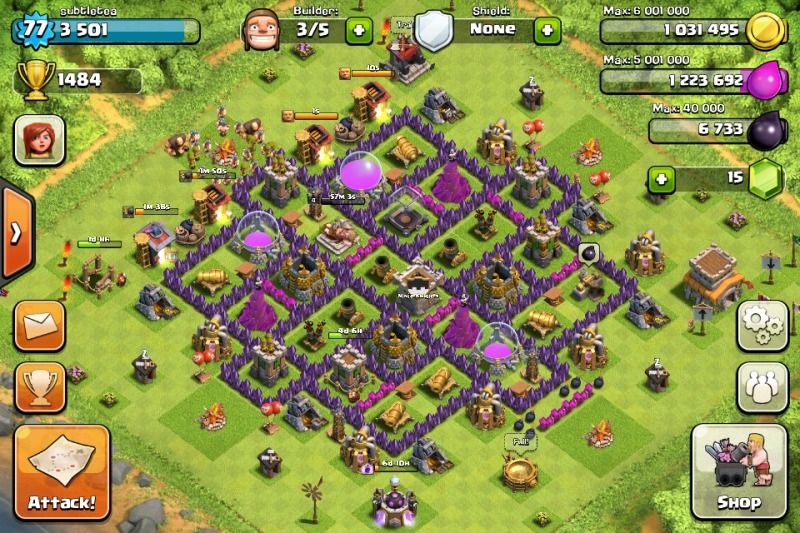Buy a shield with the green plus
The width and height of the screenshot is (800, 533).
[x=547, y=30]
